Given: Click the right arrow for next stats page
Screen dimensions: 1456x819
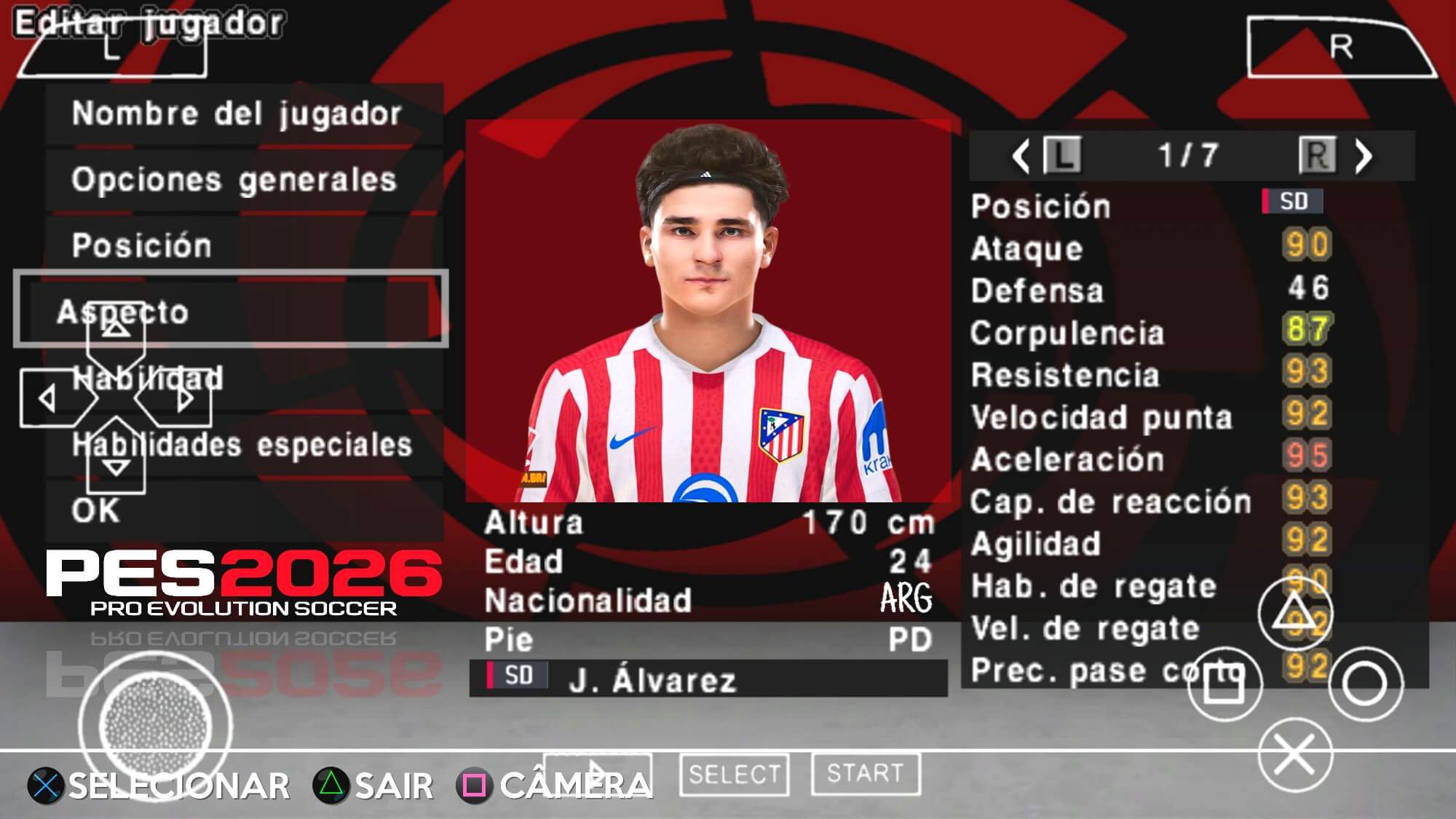Looking at the screenshot, I should 1363,156.
